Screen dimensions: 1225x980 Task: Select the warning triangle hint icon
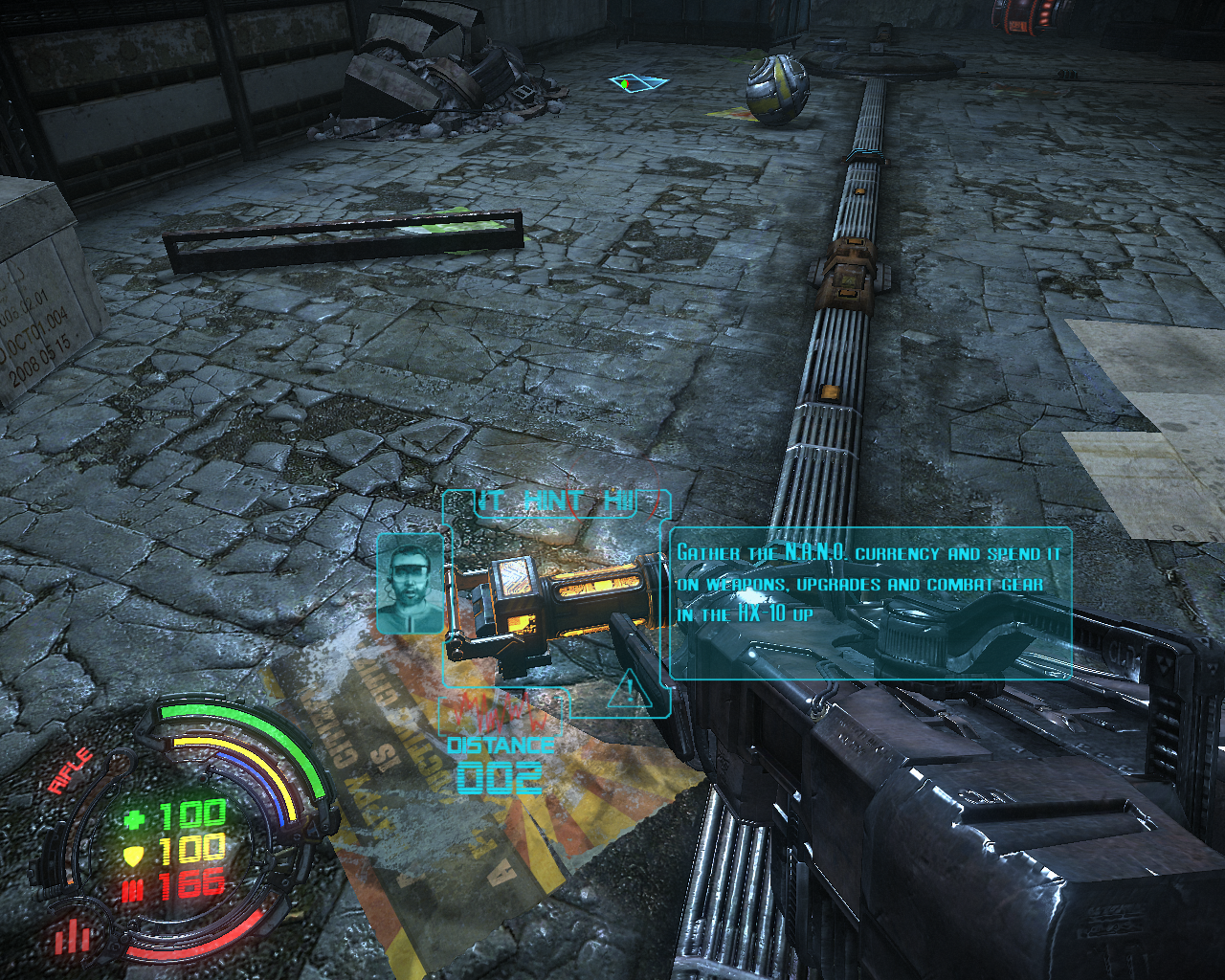click(630, 690)
